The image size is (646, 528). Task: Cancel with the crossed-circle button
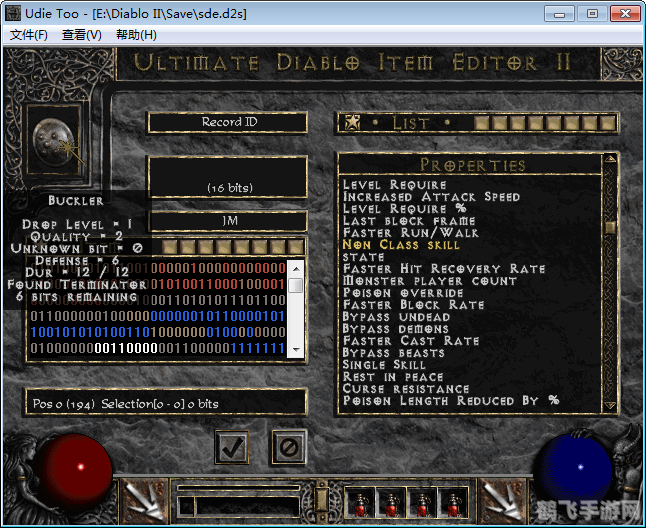pos(287,447)
